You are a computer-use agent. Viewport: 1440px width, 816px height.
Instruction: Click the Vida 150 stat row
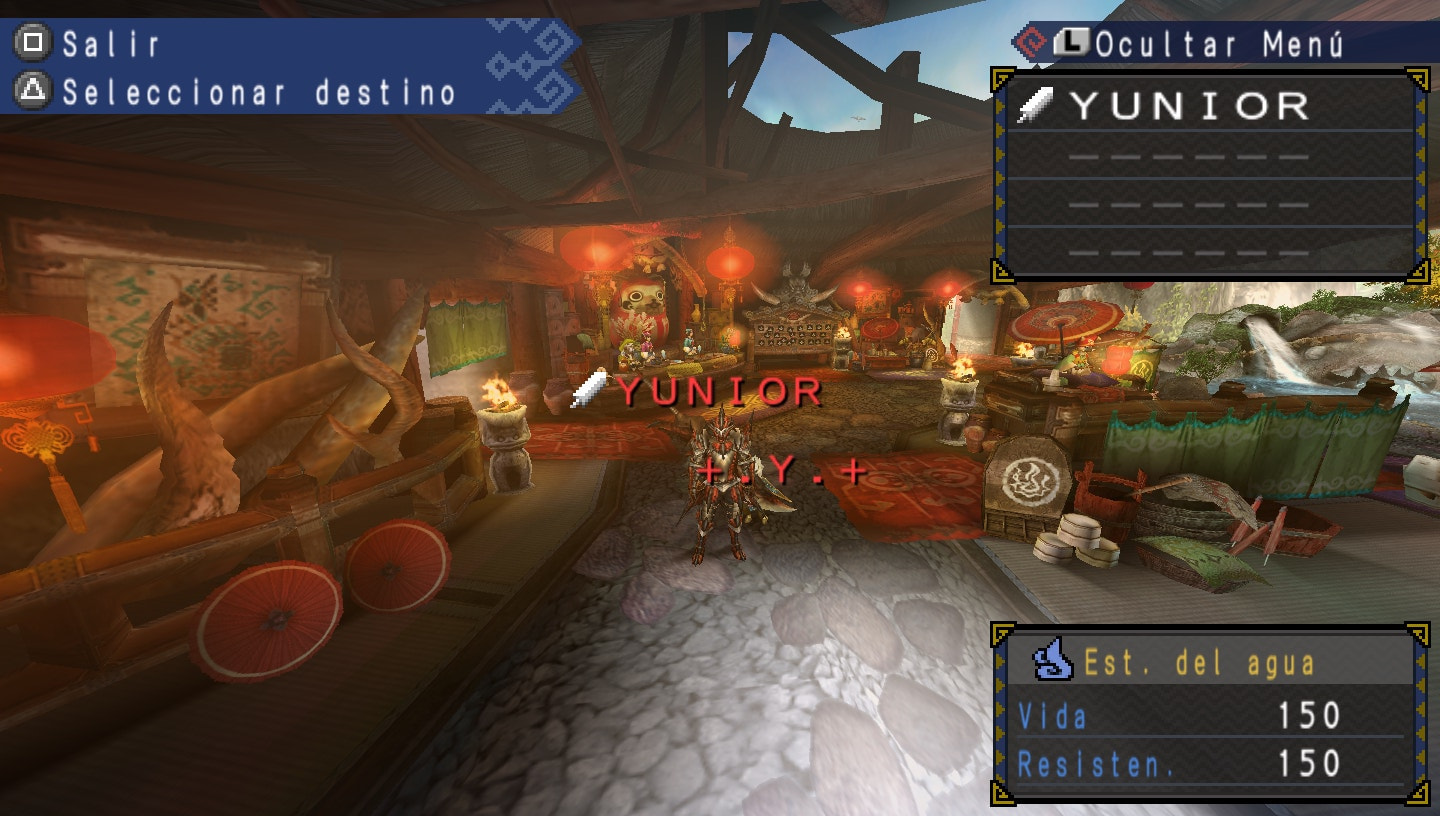coord(1180,715)
